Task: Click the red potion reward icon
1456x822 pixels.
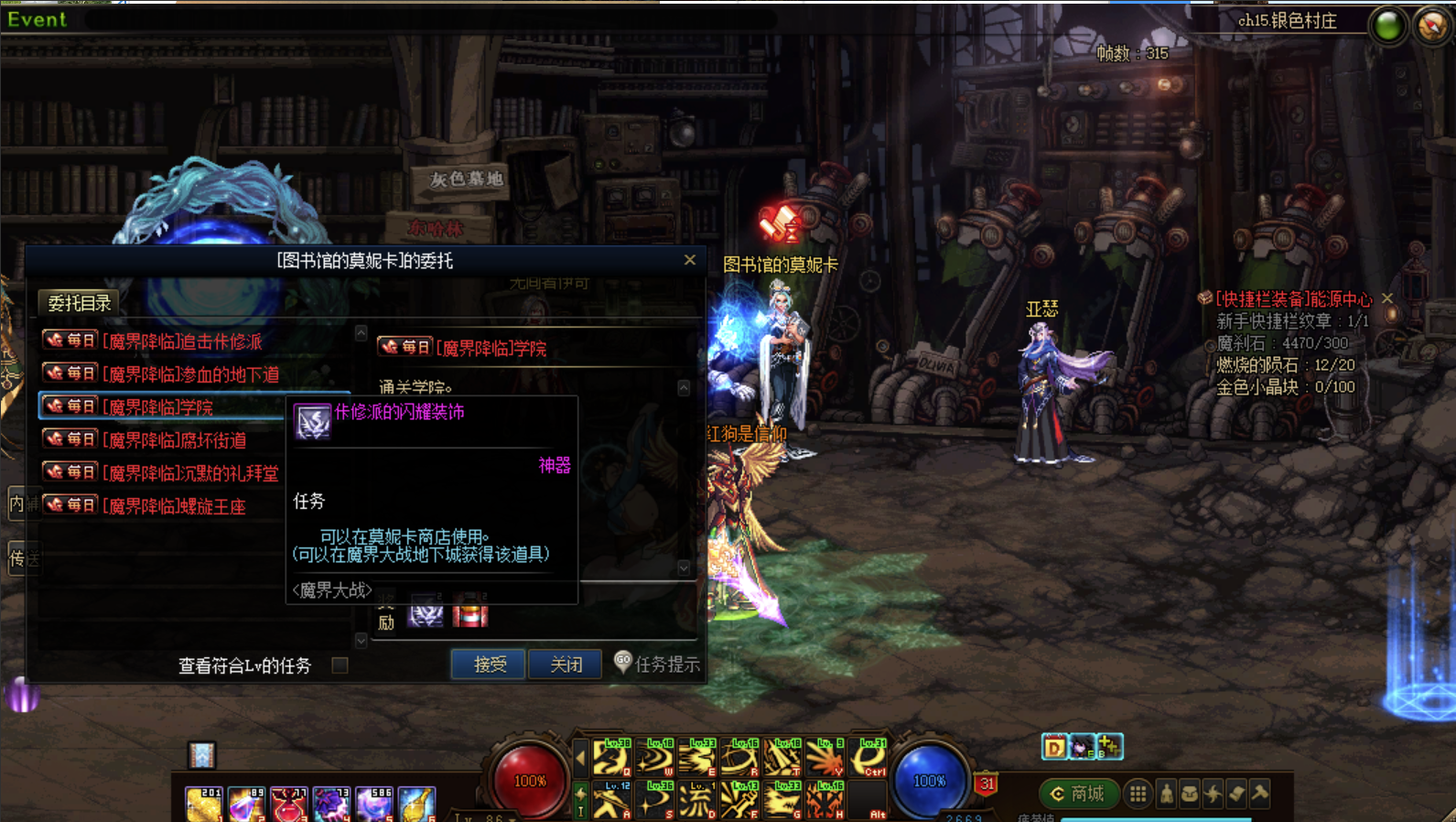Action: (x=469, y=611)
